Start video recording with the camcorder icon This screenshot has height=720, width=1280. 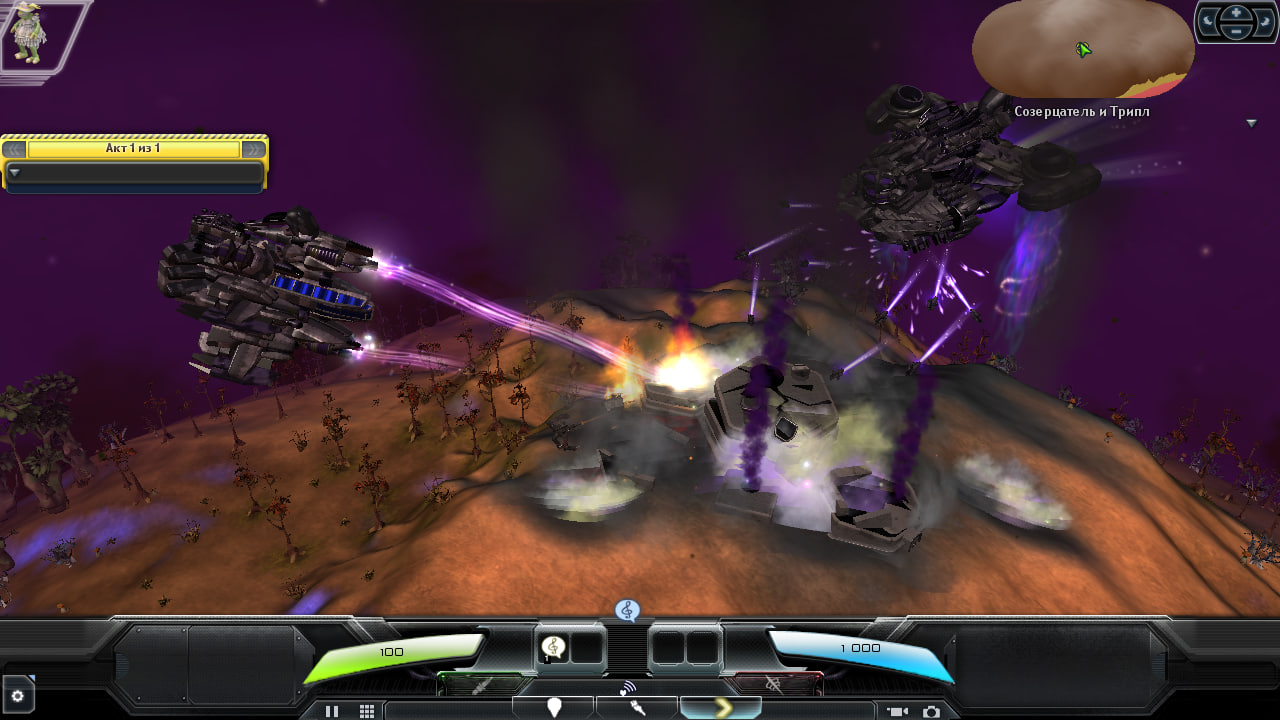click(x=896, y=711)
